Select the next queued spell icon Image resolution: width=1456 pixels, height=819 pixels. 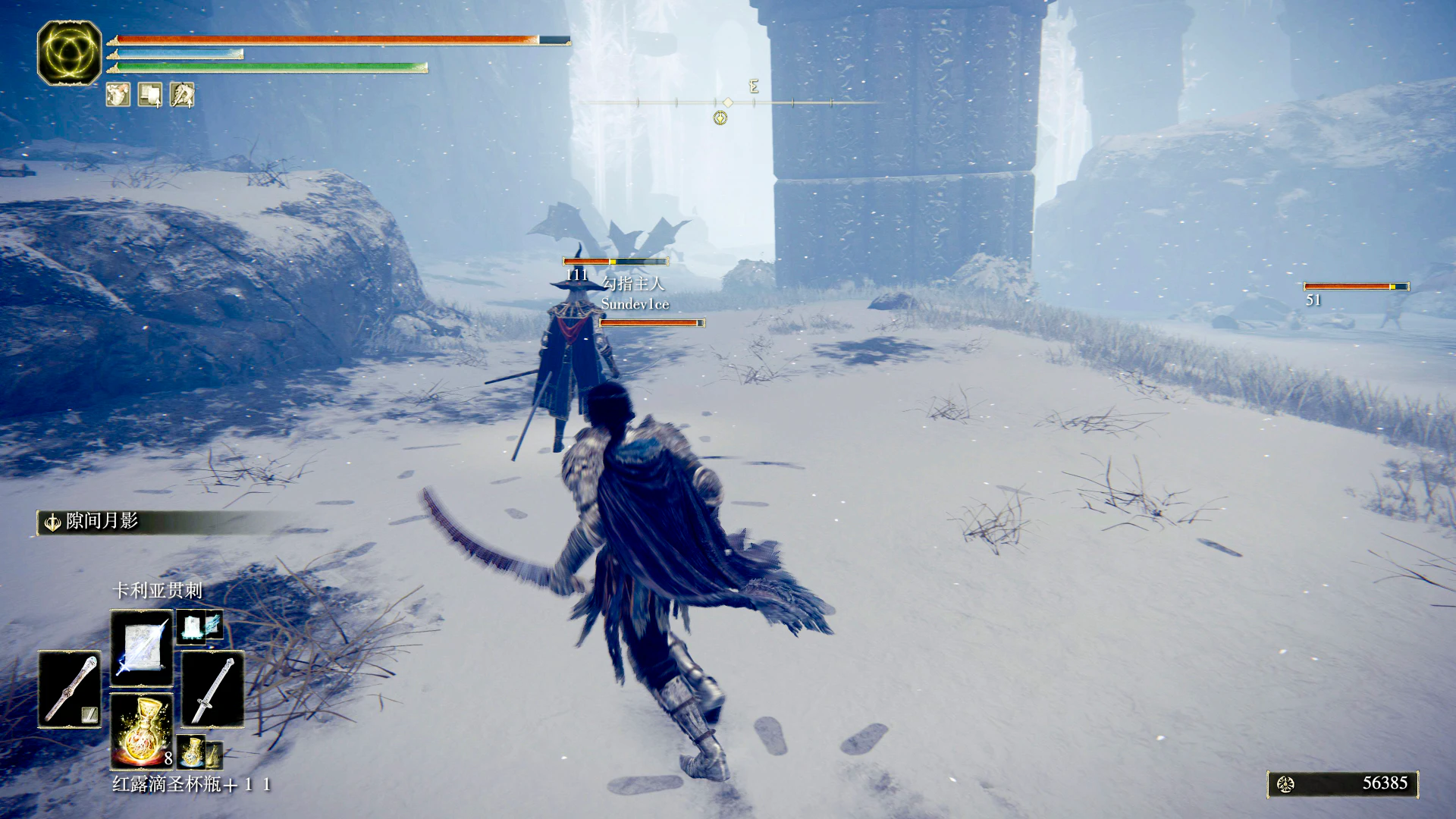coord(199,626)
